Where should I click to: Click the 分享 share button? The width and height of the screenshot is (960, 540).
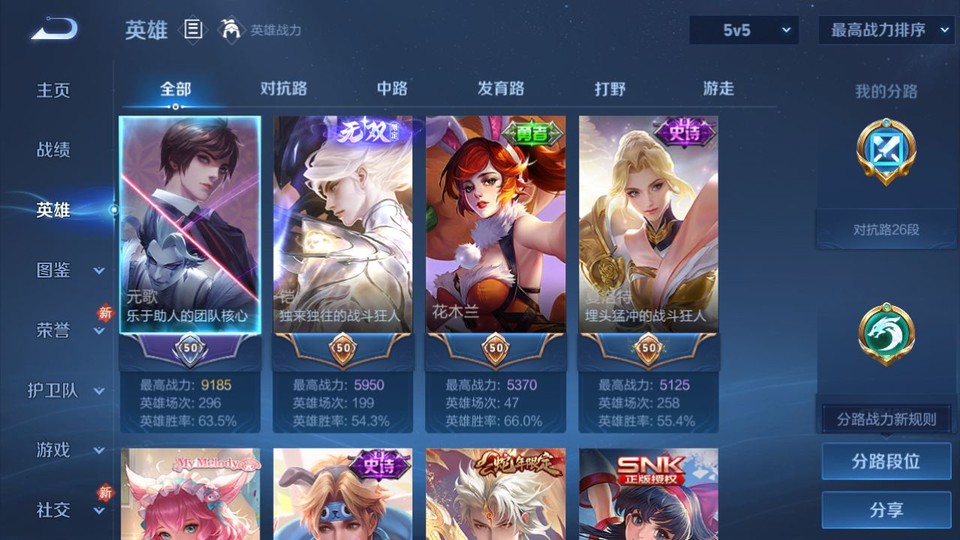point(886,510)
